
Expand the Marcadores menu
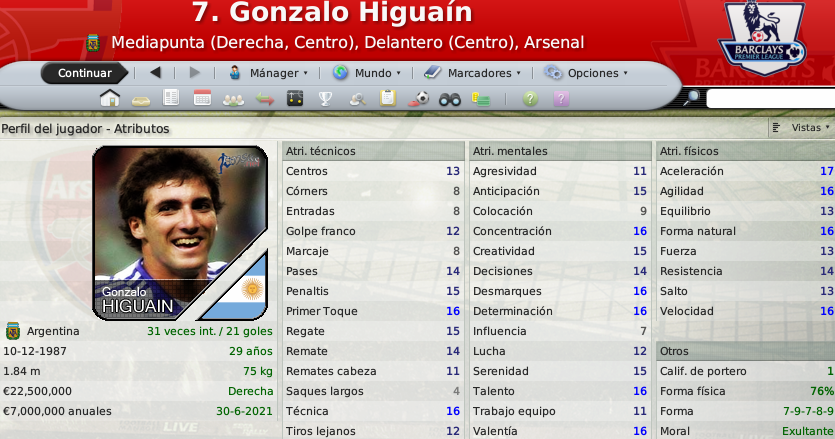472,73
